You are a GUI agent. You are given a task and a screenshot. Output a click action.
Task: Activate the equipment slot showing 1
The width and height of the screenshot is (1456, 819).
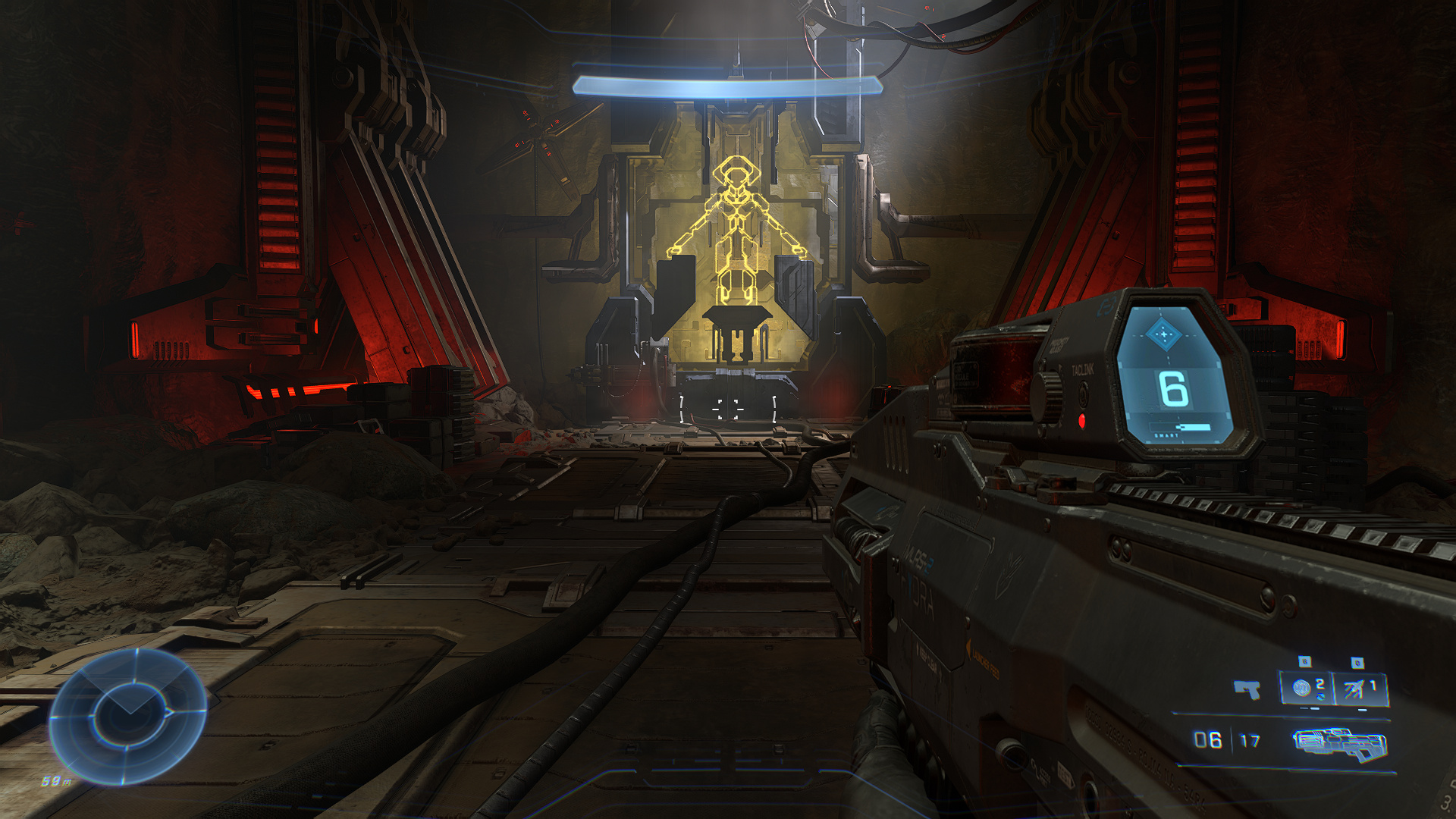pos(1360,689)
